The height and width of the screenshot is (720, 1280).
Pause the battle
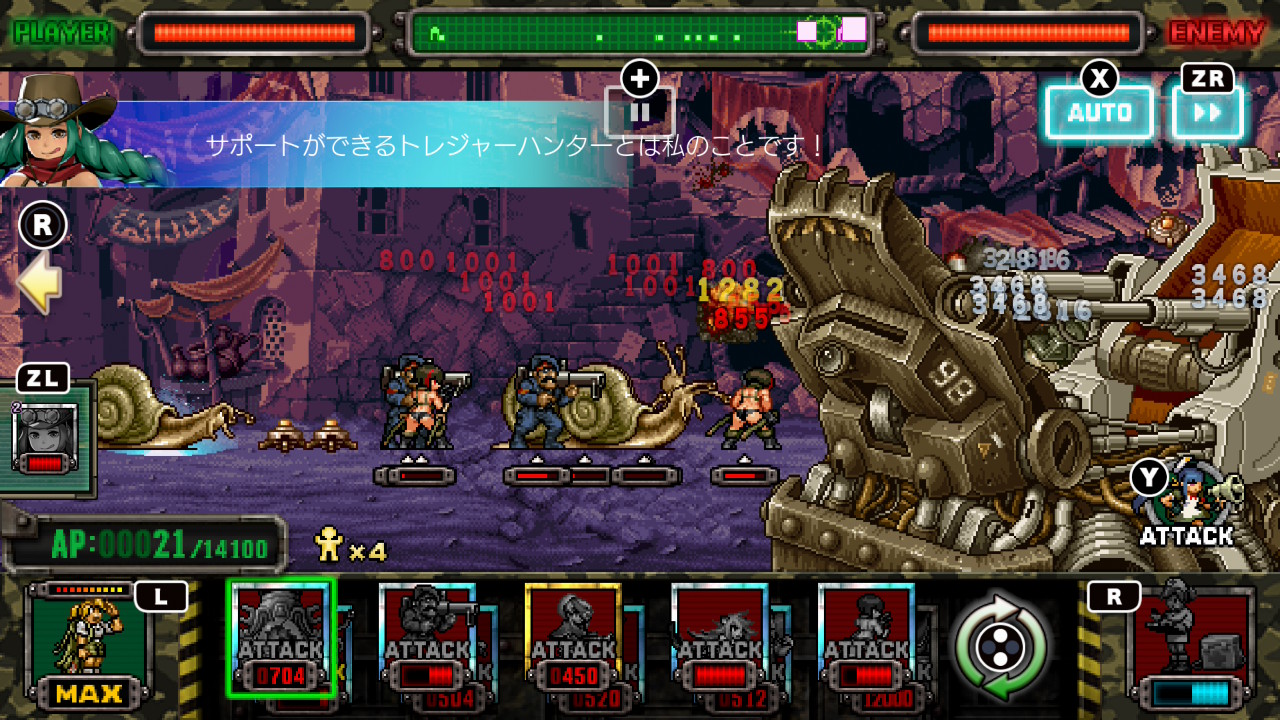[640, 111]
